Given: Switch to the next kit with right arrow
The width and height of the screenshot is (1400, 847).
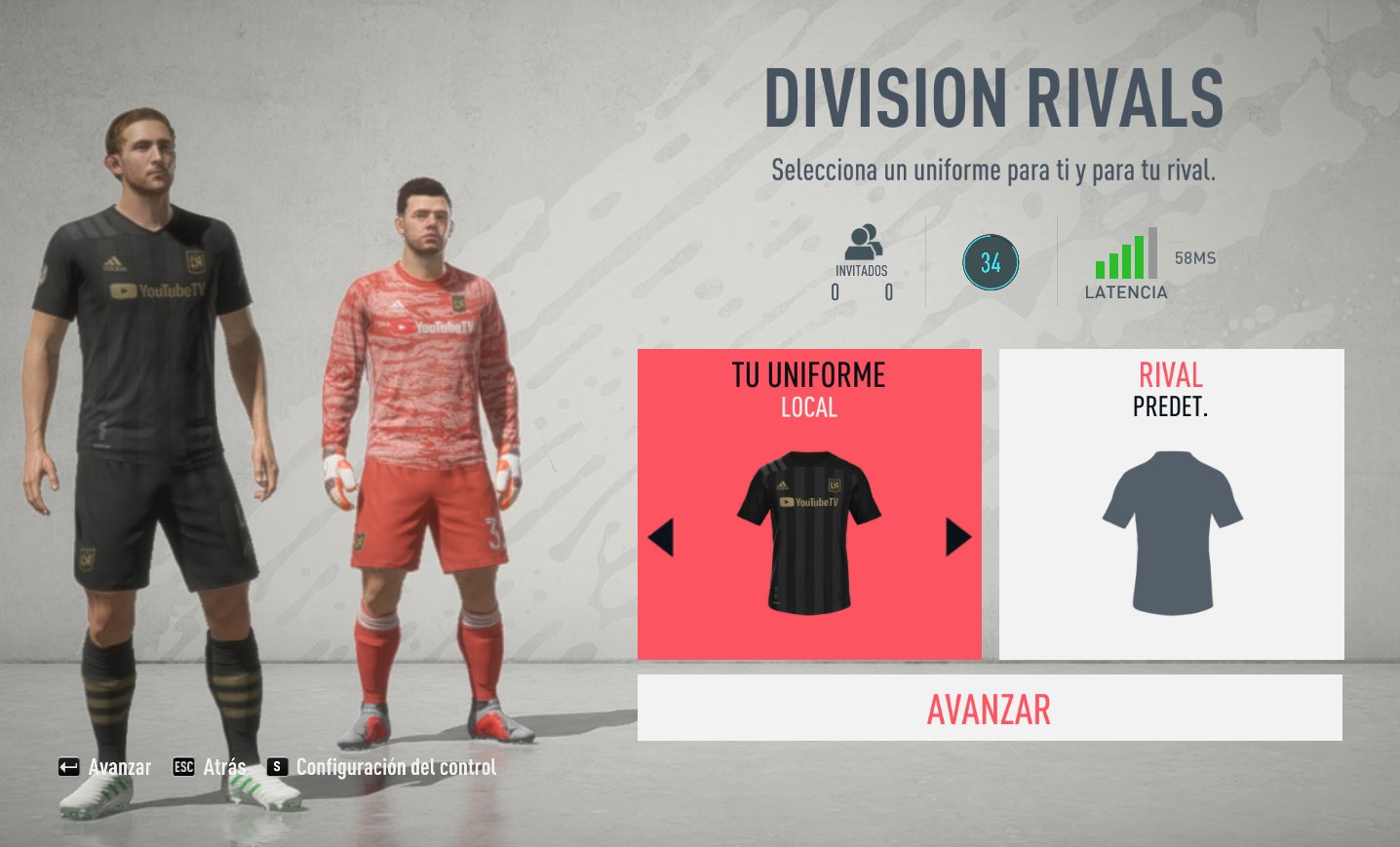Looking at the screenshot, I should [957, 537].
